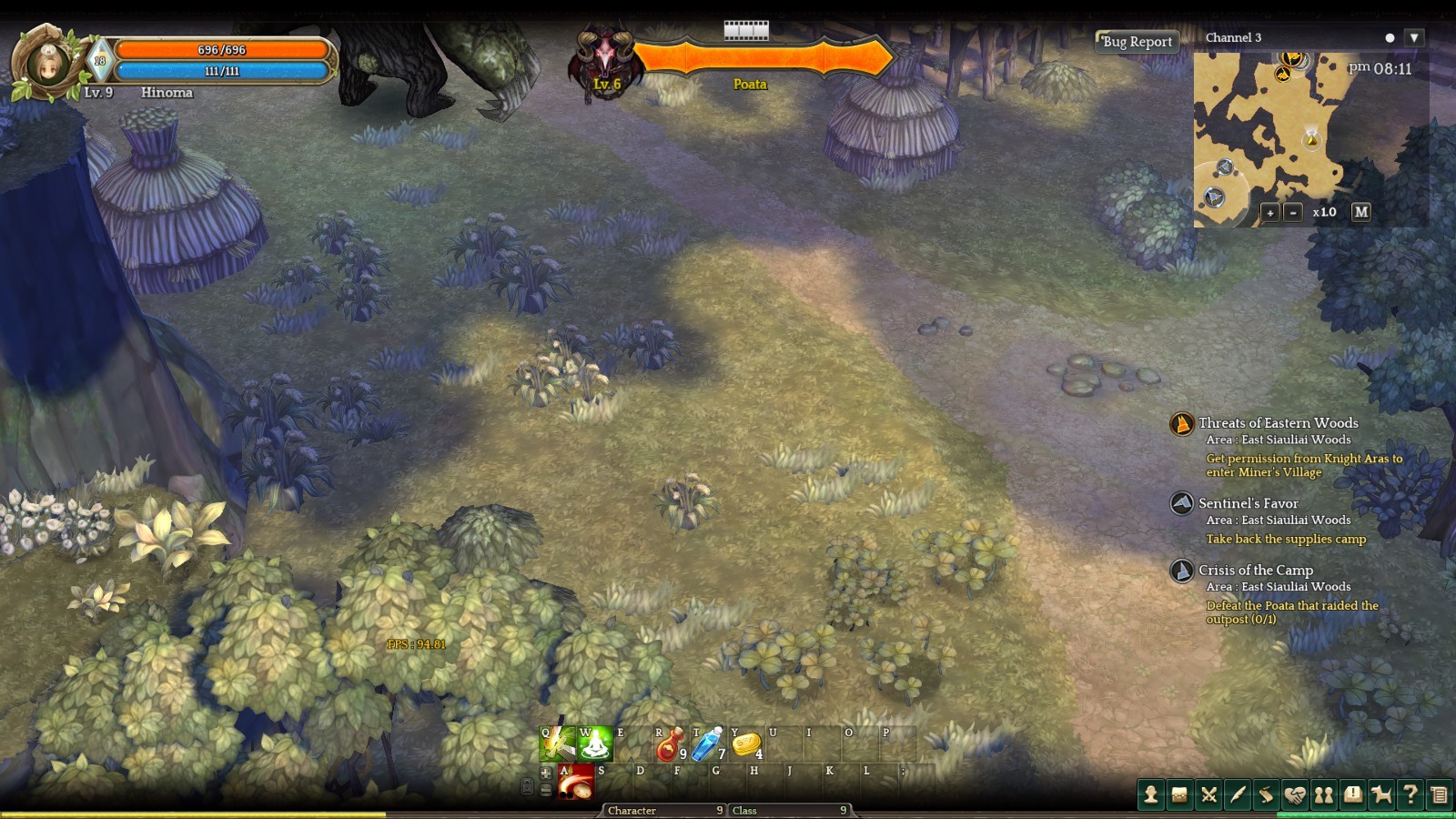Open the full map with M button
This screenshot has height=819, width=1456.
(1361, 211)
